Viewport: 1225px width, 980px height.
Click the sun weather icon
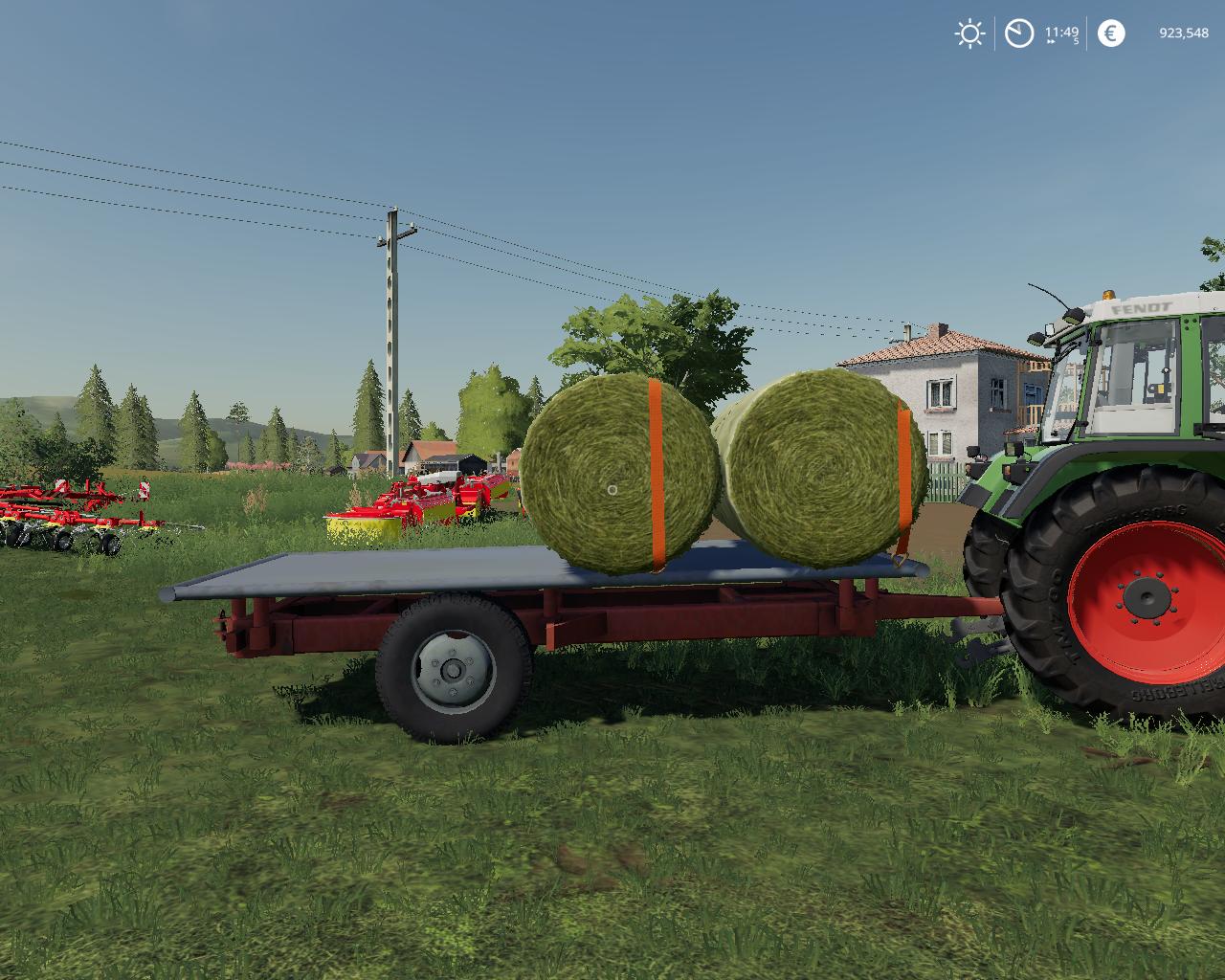coord(969,34)
